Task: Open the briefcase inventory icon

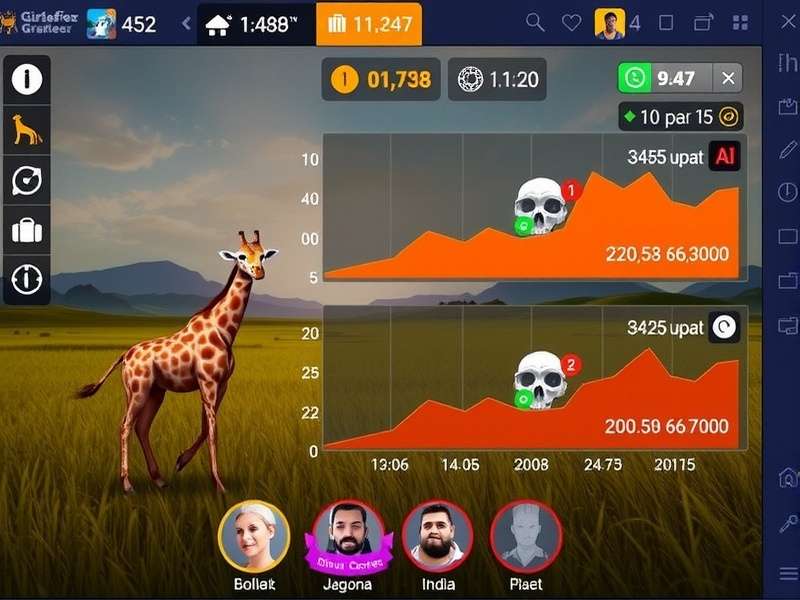Action: coord(26,231)
